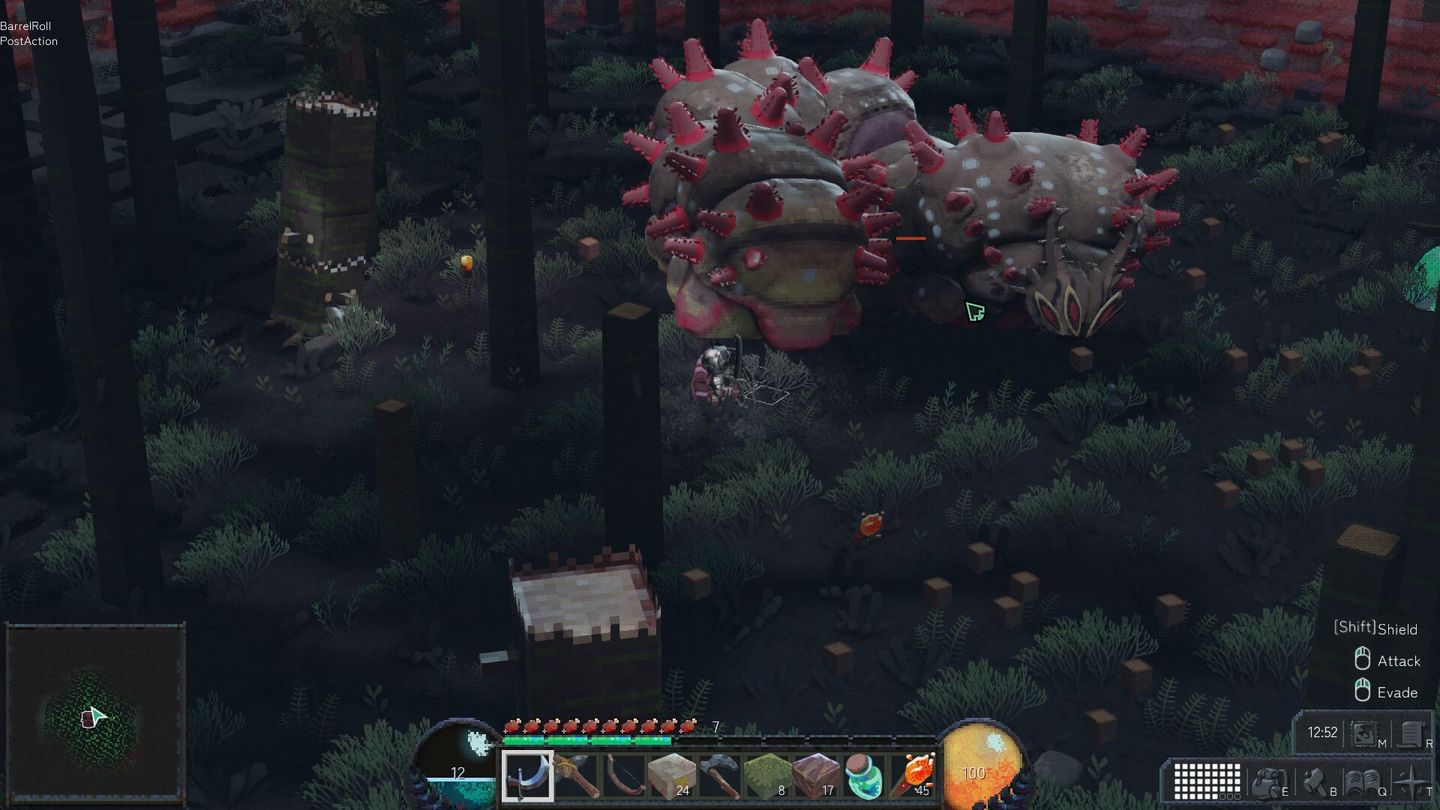Activate the fast travel star (T icon)
1440x810 pixels.
pyautogui.click(x=1409, y=783)
